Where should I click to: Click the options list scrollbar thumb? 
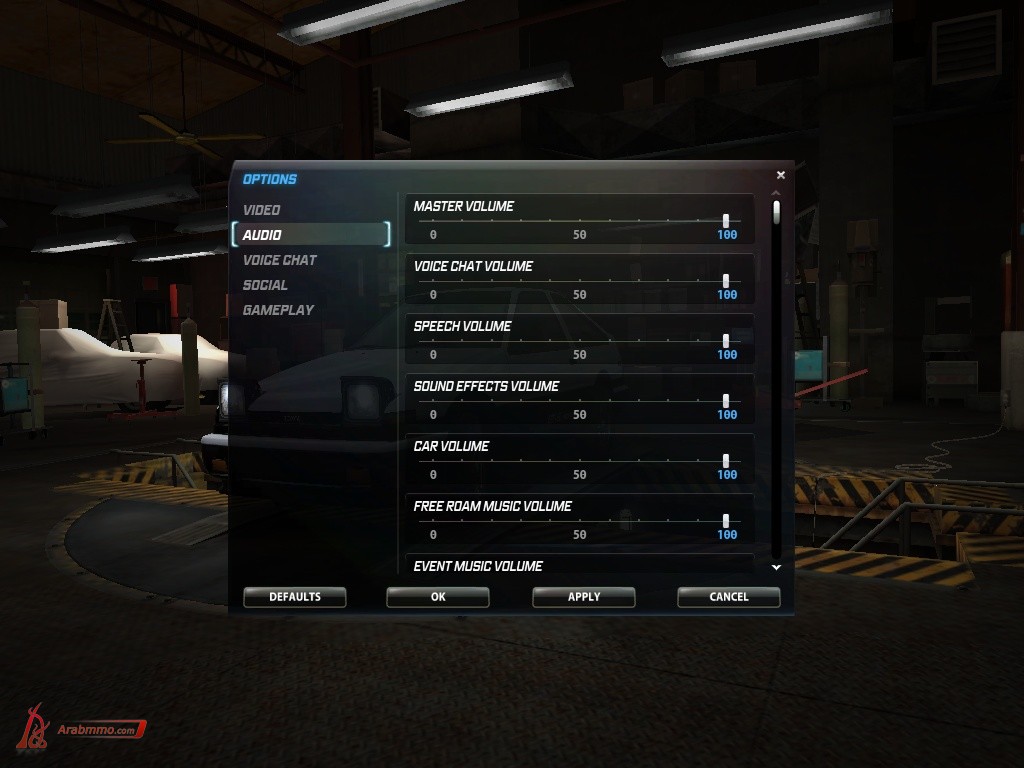(777, 213)
